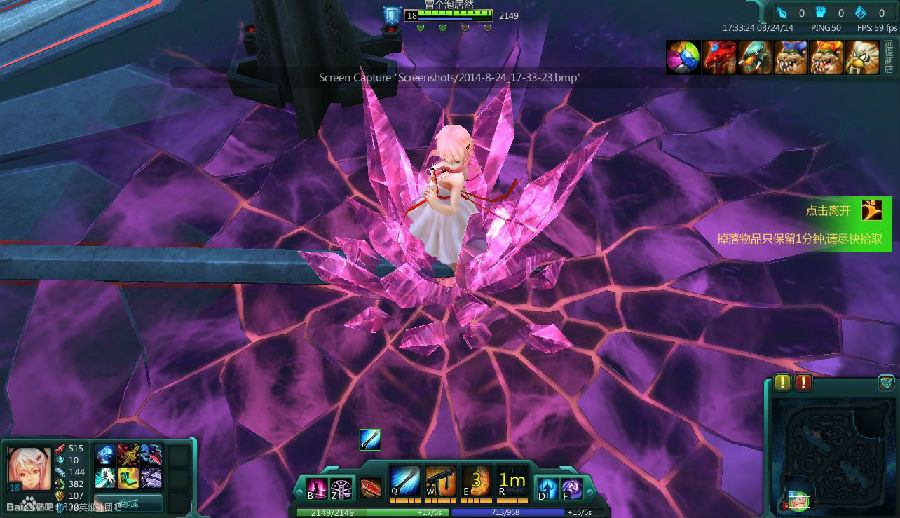Click the yellow exclamation minimap alert
The width and height of the screenshot is (900, 518).
click(x=782, y=383)
